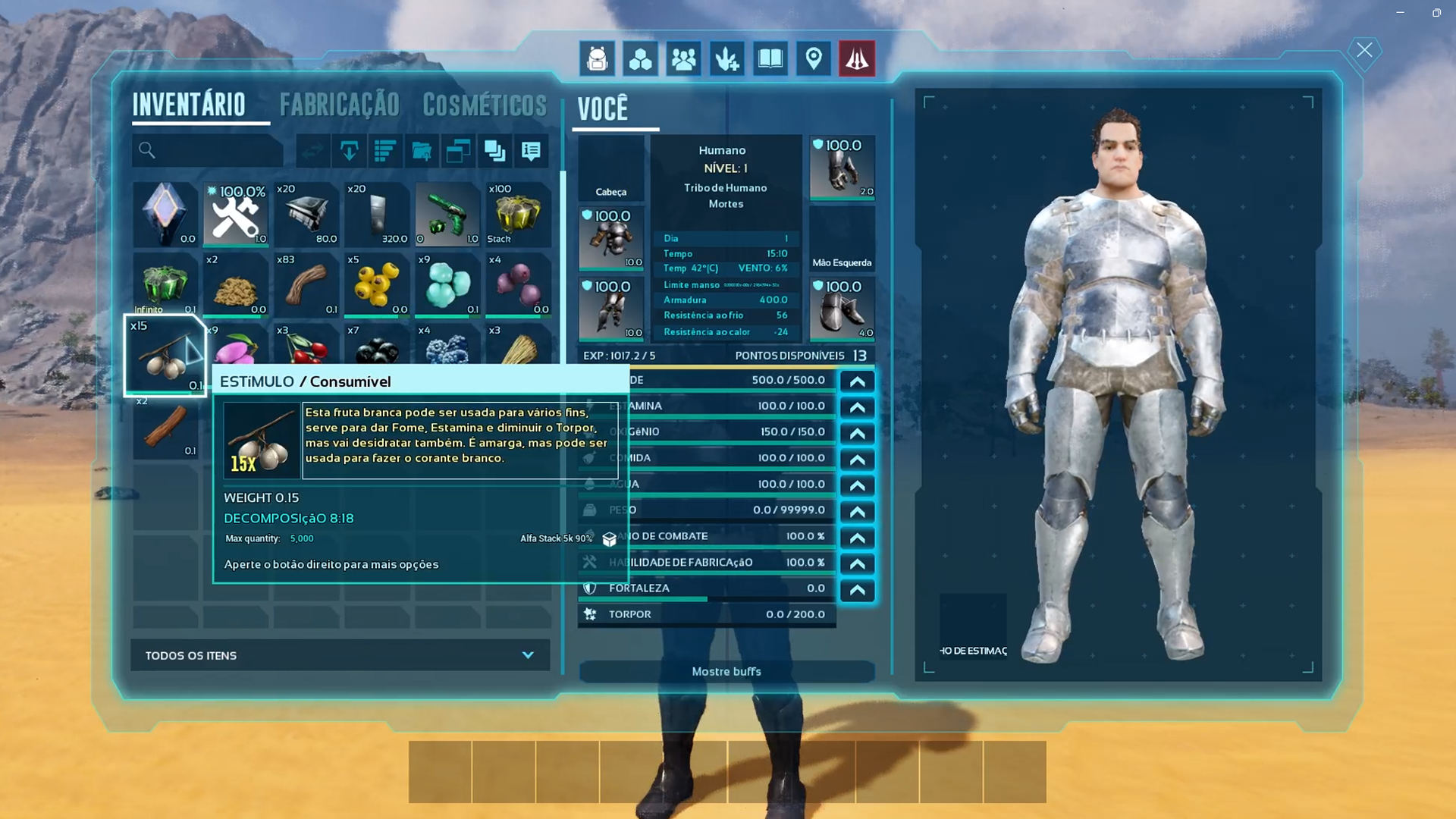Click the empty Mão Esquerda slot
Screen dimensions: 1456x819
pos(842,238)
